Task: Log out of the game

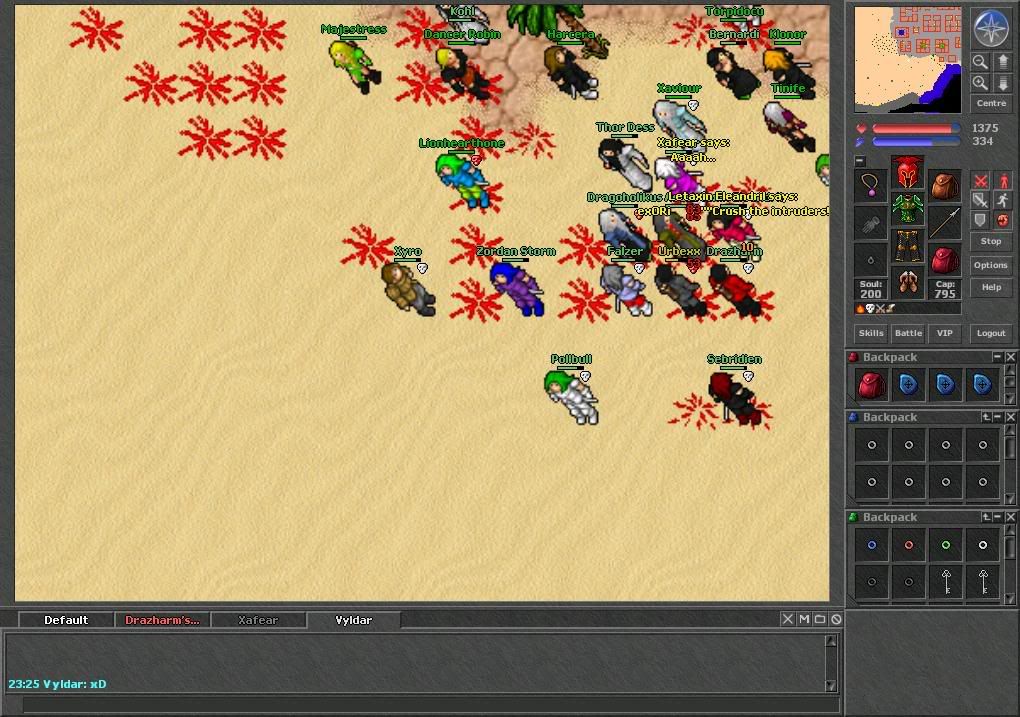Action: click(x=991, y=333)
